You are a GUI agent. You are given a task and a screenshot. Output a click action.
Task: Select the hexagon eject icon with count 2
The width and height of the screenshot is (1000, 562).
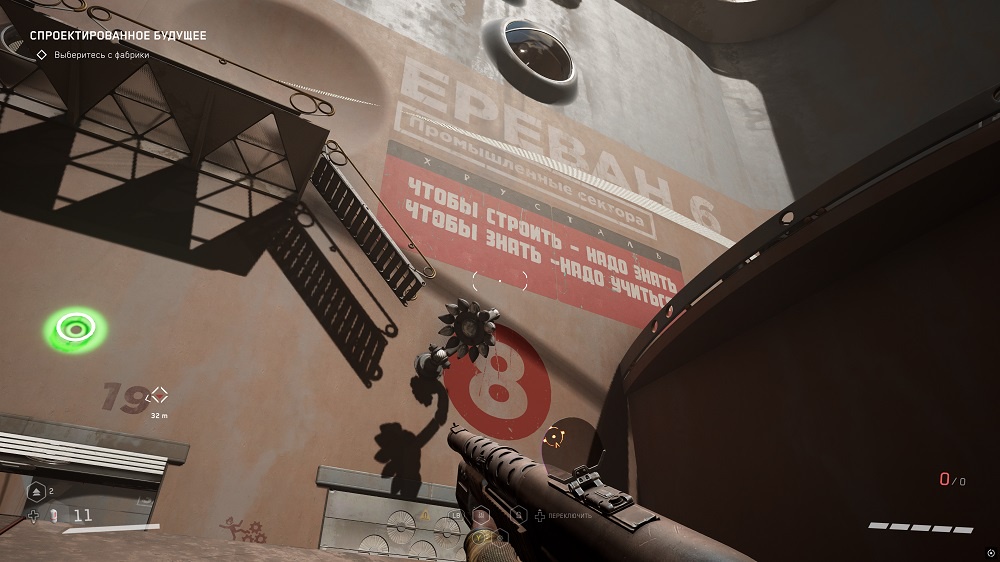[36, 492]
